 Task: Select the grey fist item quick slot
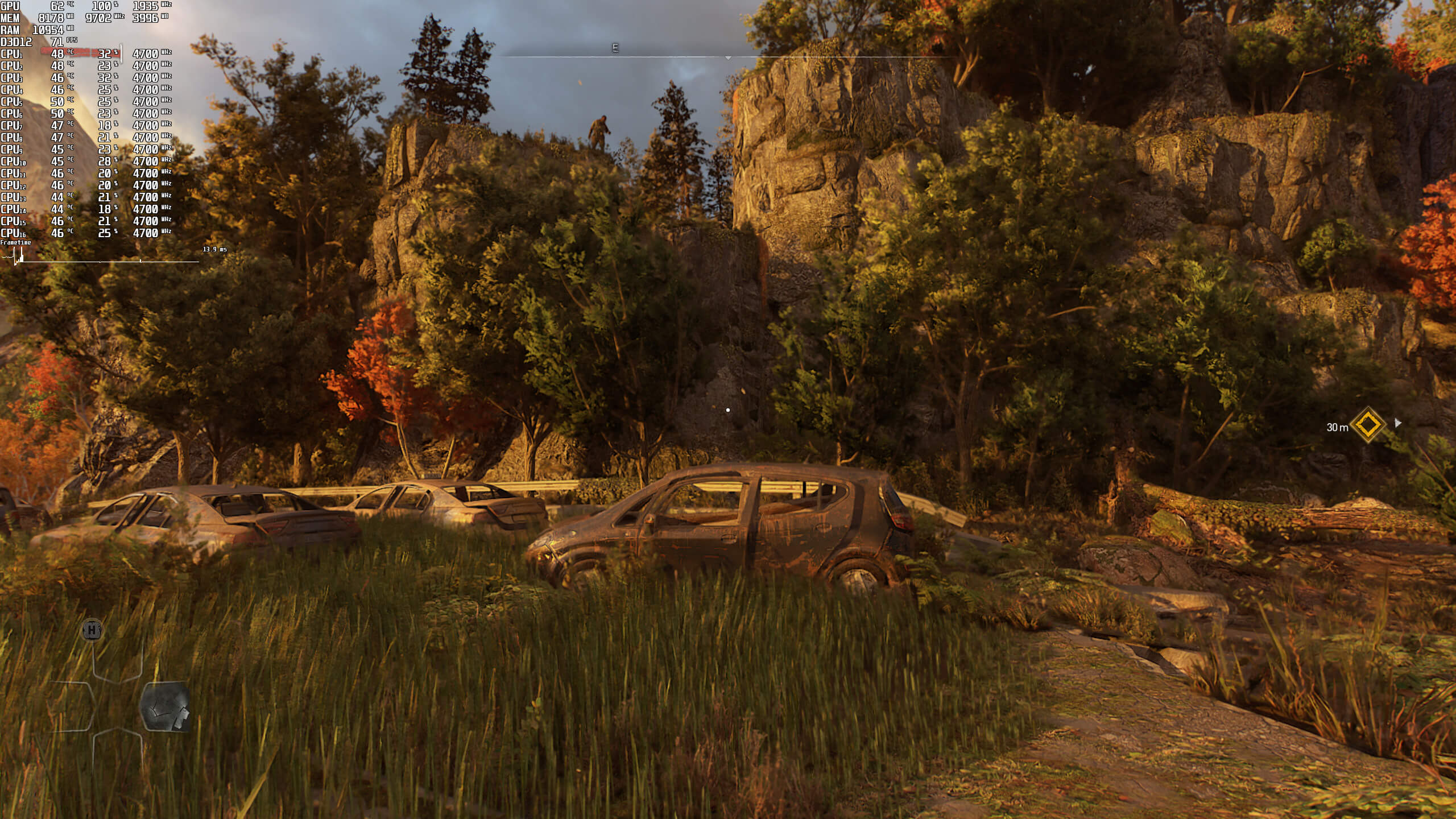tap(165, 707)
